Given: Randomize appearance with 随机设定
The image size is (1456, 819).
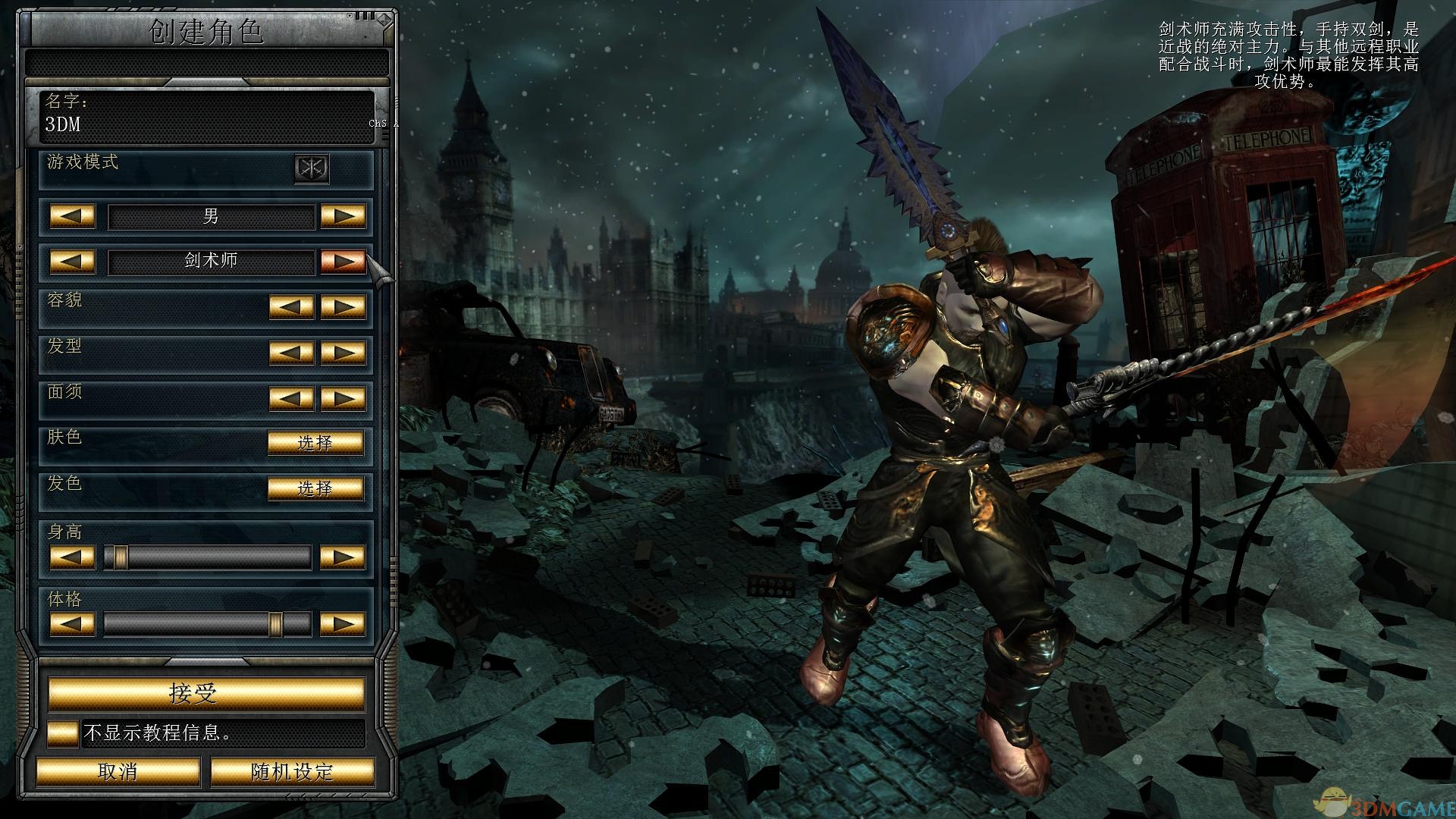Looking at the screenshot, I should (292, 772).
